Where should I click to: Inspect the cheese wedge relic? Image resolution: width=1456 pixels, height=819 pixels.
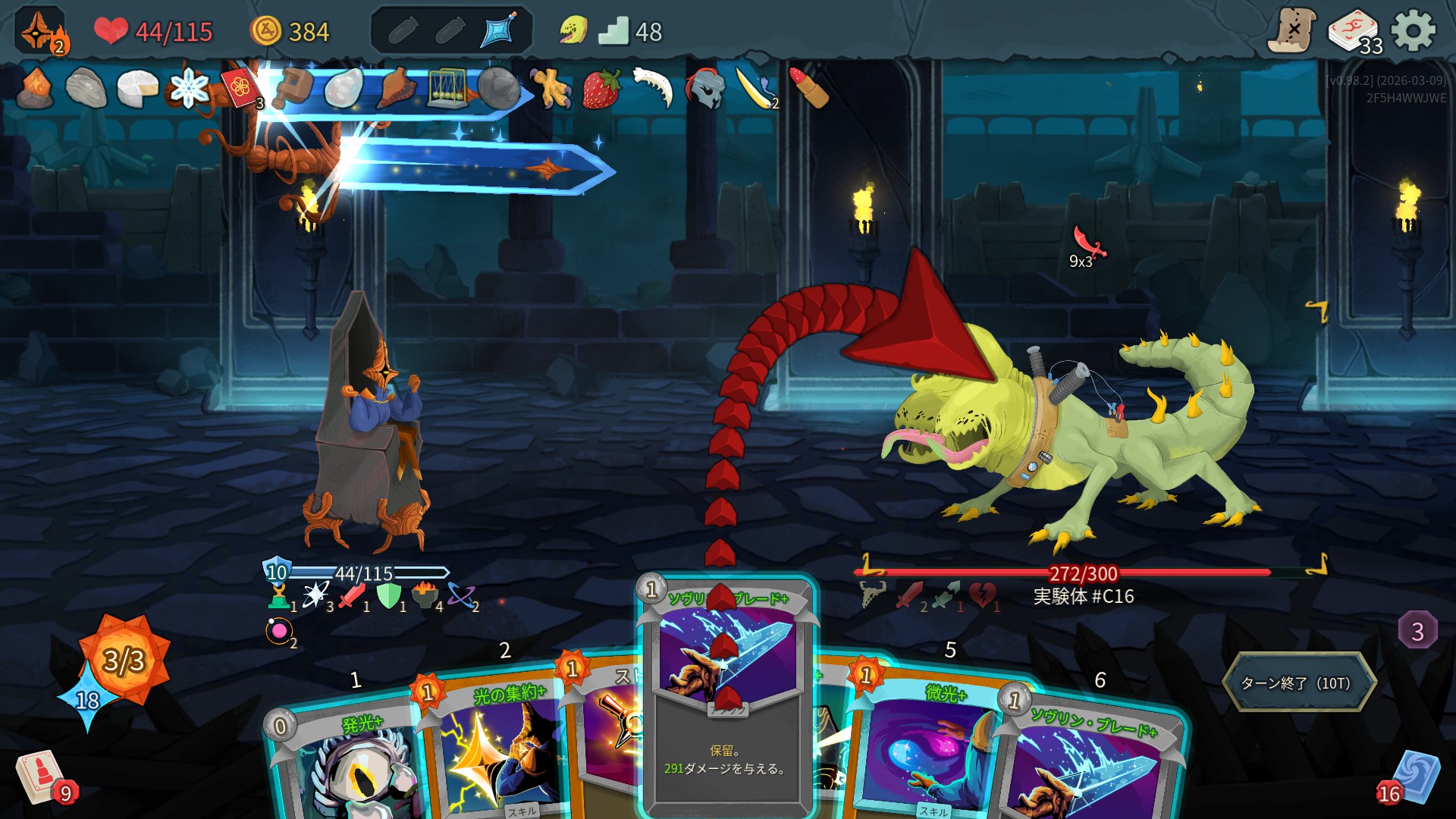136,89
